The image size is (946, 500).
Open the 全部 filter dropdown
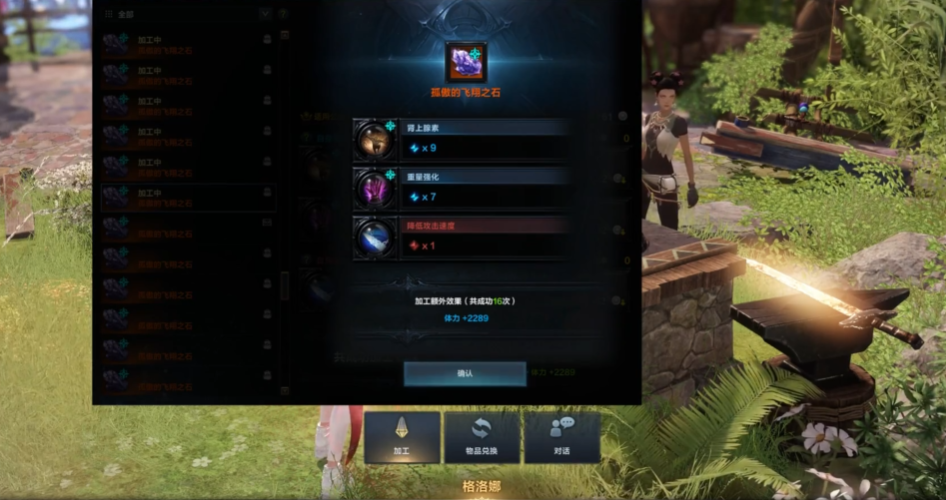tap(264, 15)
